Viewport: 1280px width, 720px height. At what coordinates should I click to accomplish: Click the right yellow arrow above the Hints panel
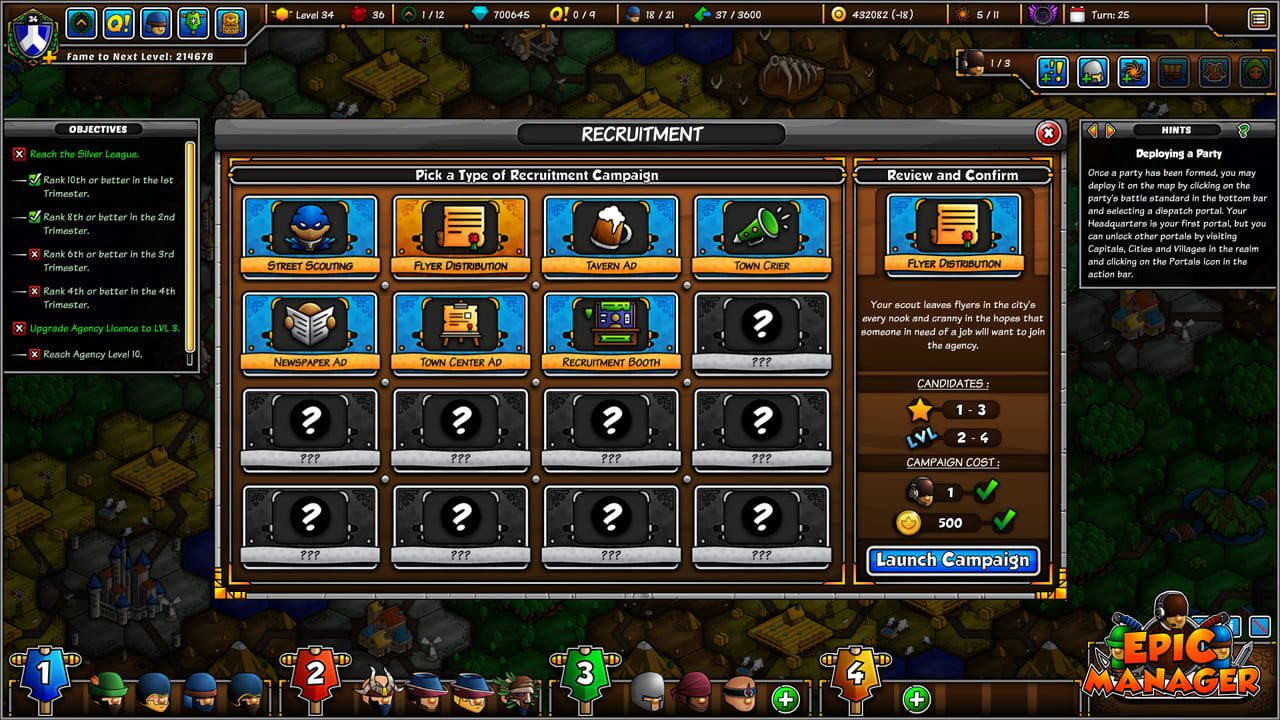(1110, 129)
